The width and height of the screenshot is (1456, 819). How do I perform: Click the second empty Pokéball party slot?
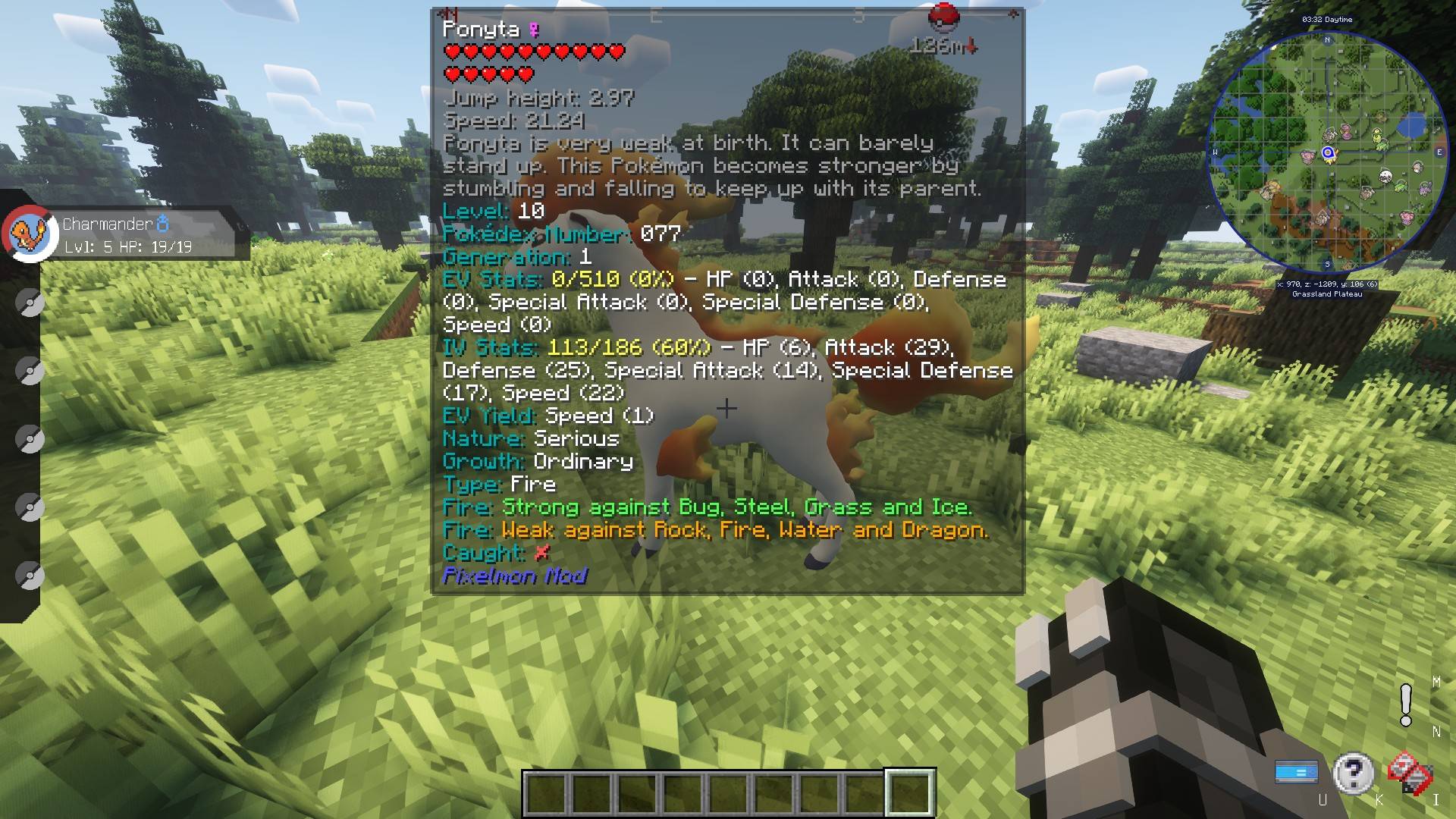tap(30, 371)
